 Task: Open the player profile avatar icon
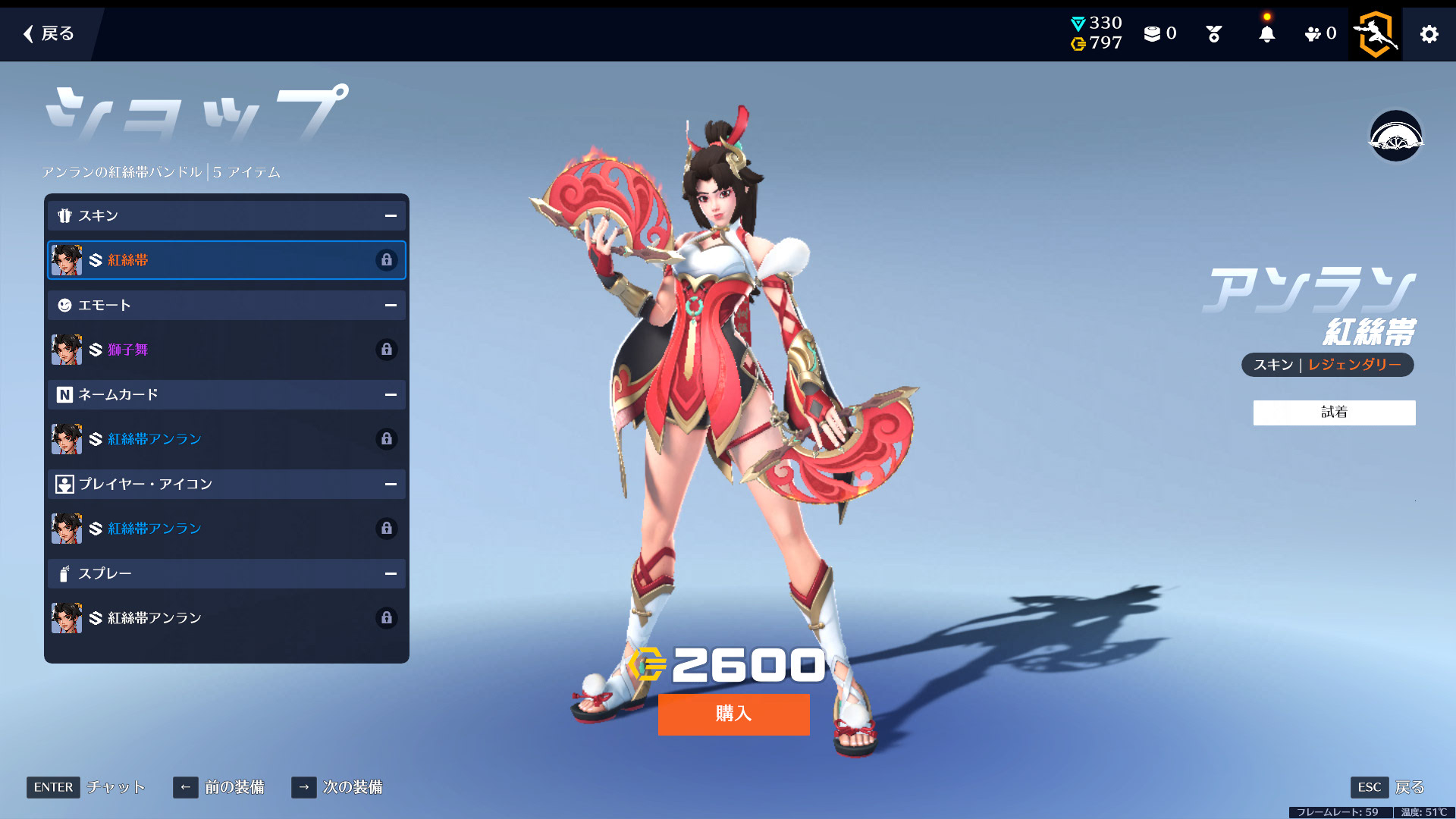tap(1375, 34)
